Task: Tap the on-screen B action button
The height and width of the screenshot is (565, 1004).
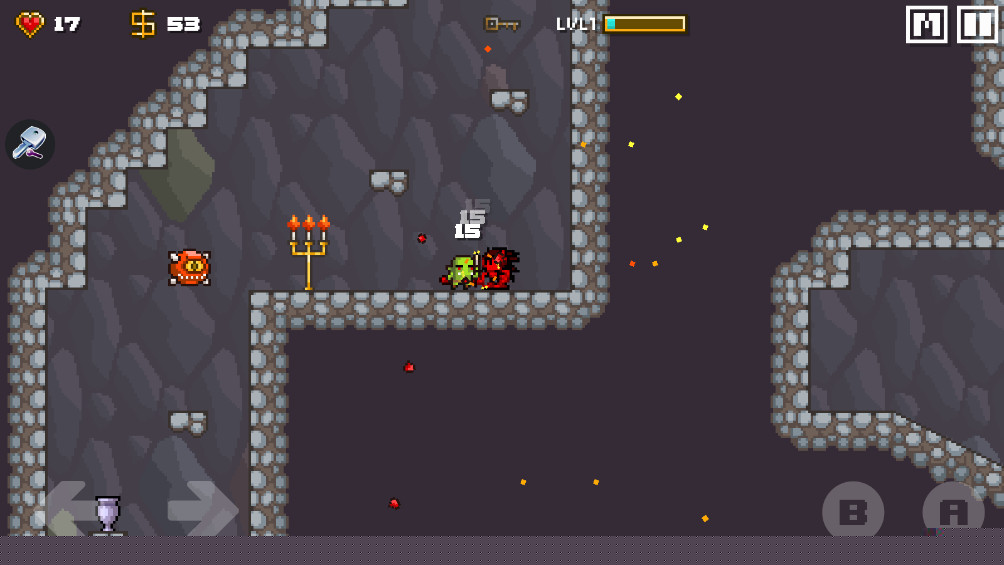Action: [x=852, y=512]
